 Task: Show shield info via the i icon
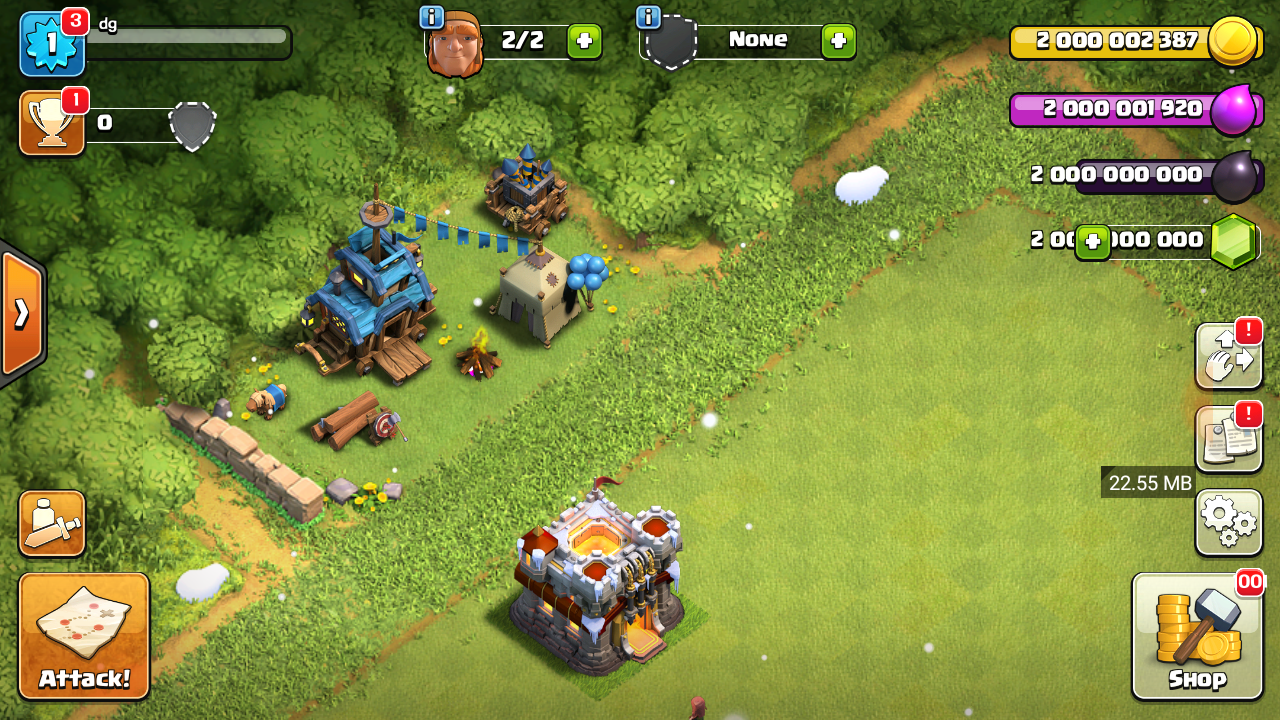648,17
